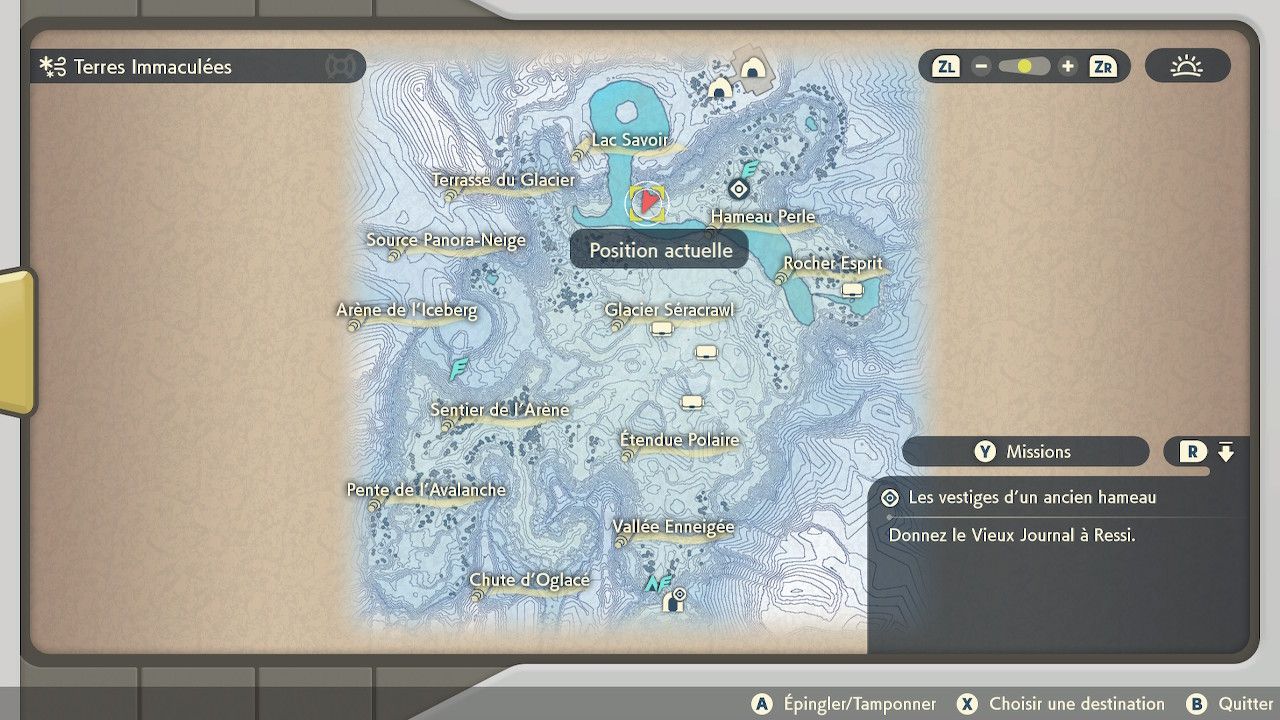Select the mission Les vestiges d'un ancien hameau
Image resolution: width=1280 pixels, height=720 pixels.
[x=1032, y=497]
